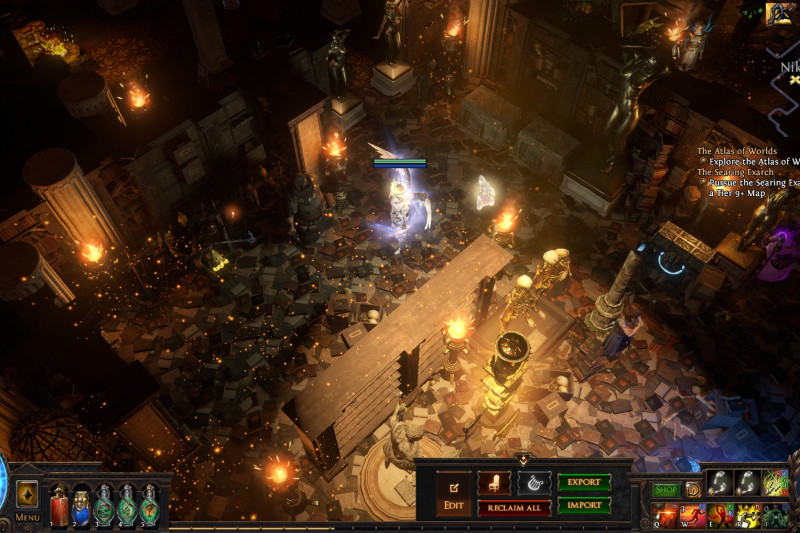800x533 pixels.
Task: Open the chair decorations button
Action: click(x=494, y=483)
